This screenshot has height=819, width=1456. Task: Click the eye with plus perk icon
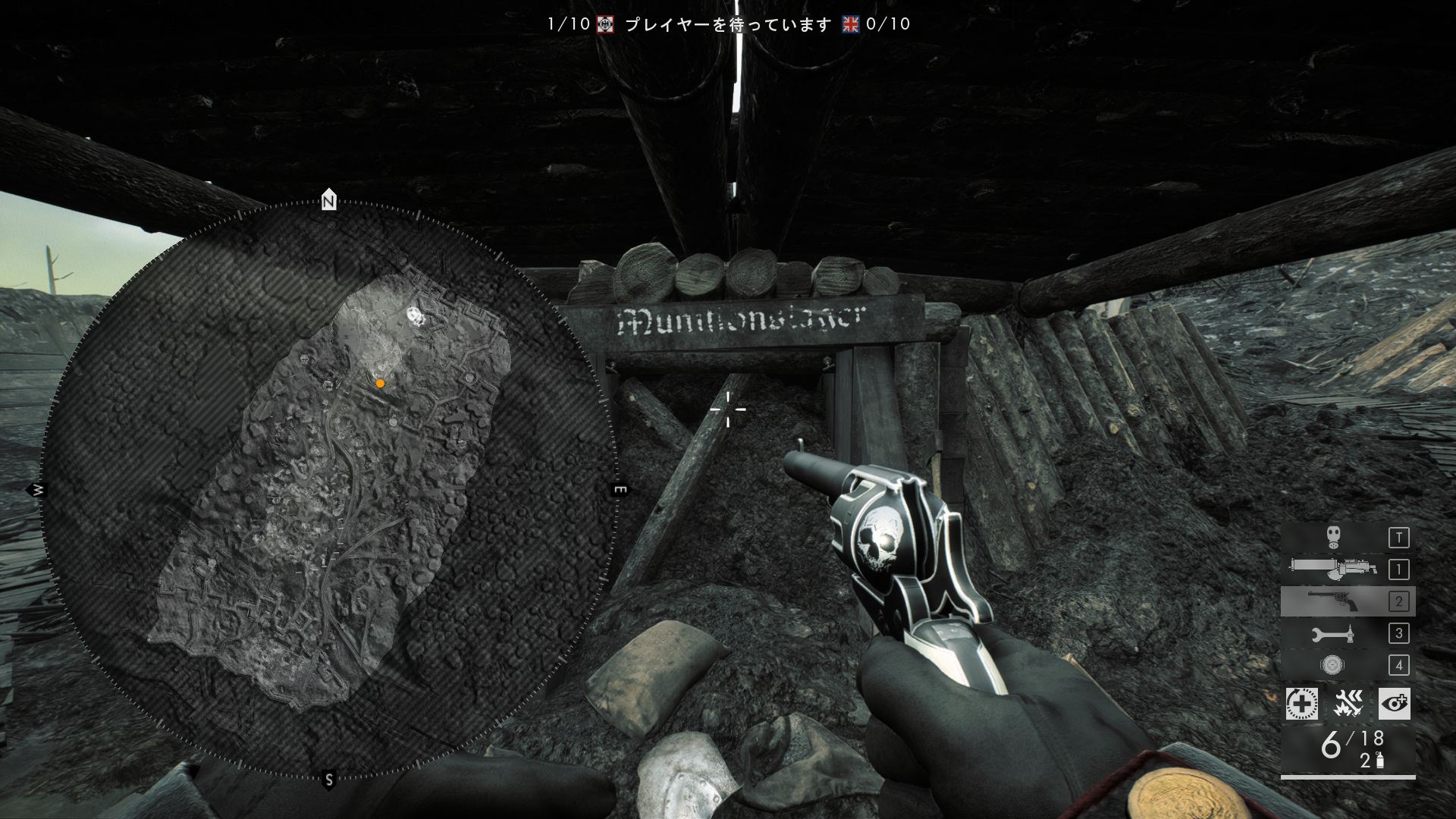[1394, 704]
